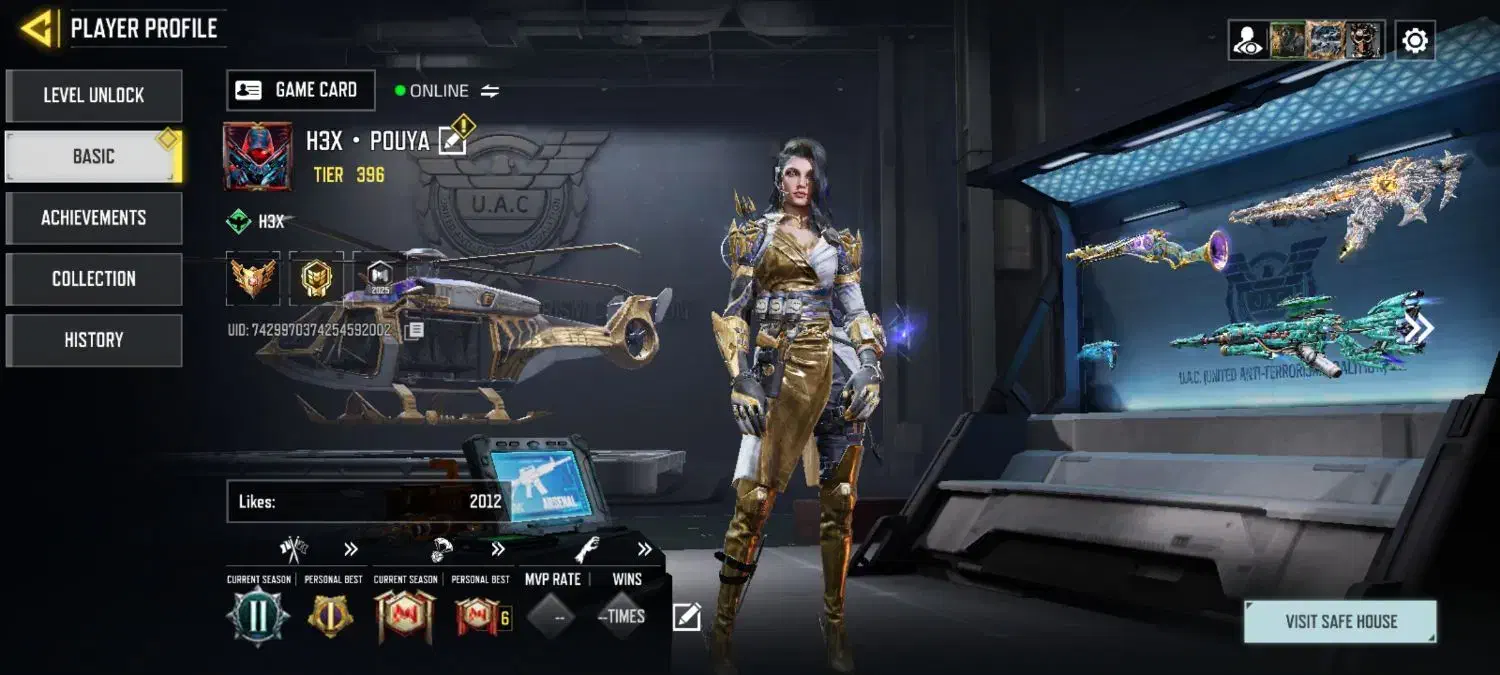Screen dimensions: 1500x675
Task: Show the History tab
Action: click(94, 340)
